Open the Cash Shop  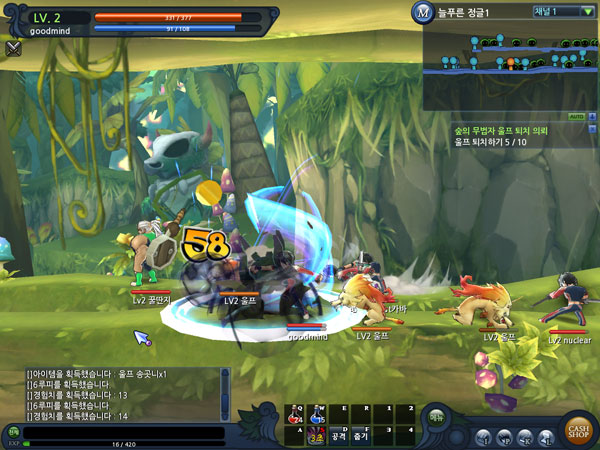[578, 430]
